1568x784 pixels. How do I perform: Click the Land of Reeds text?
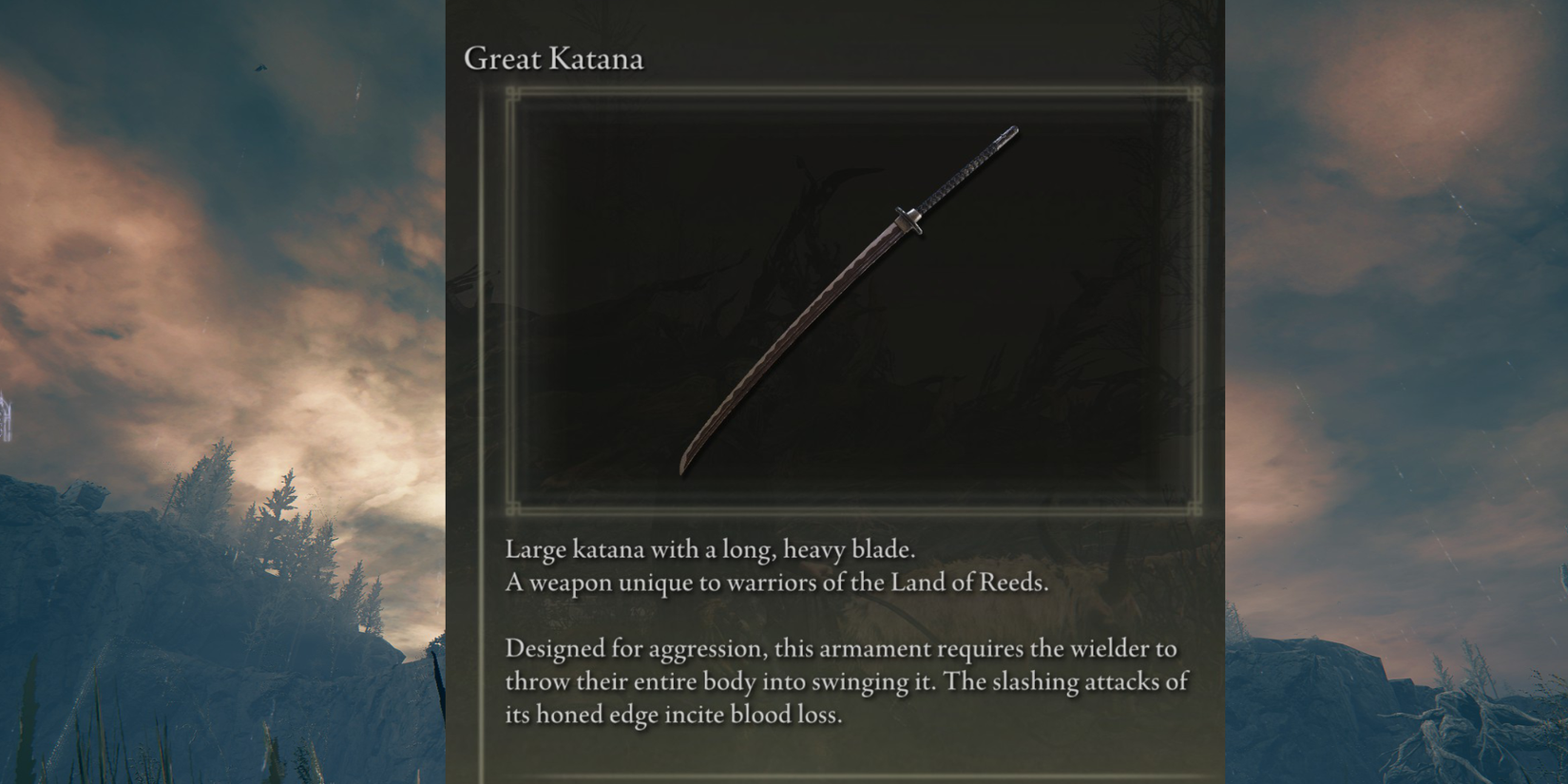[x=968, y=583]
